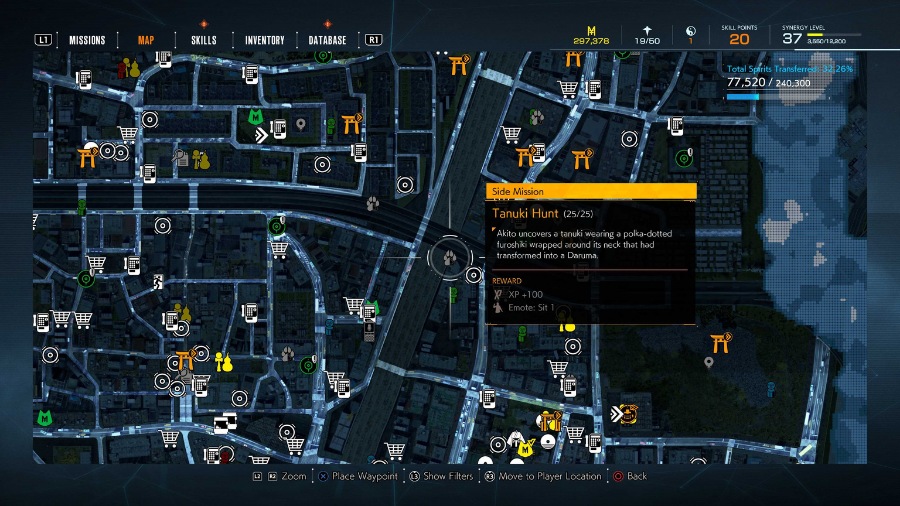Viewport: 900px width, 506px height.
Task: Select the tanuki marker inside the map cursor
Action: point(450,258)
